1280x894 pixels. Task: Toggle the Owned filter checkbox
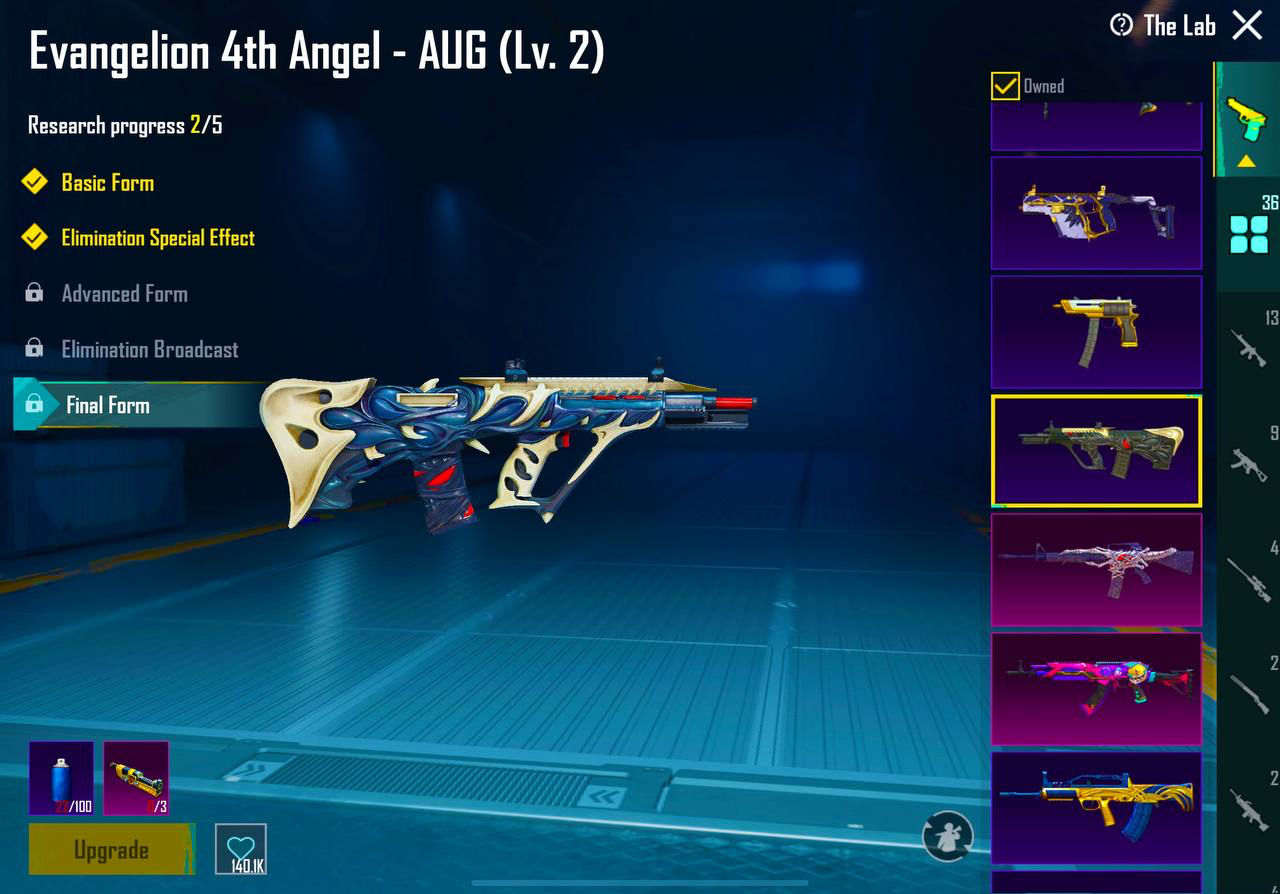(x=1004, y=86)
